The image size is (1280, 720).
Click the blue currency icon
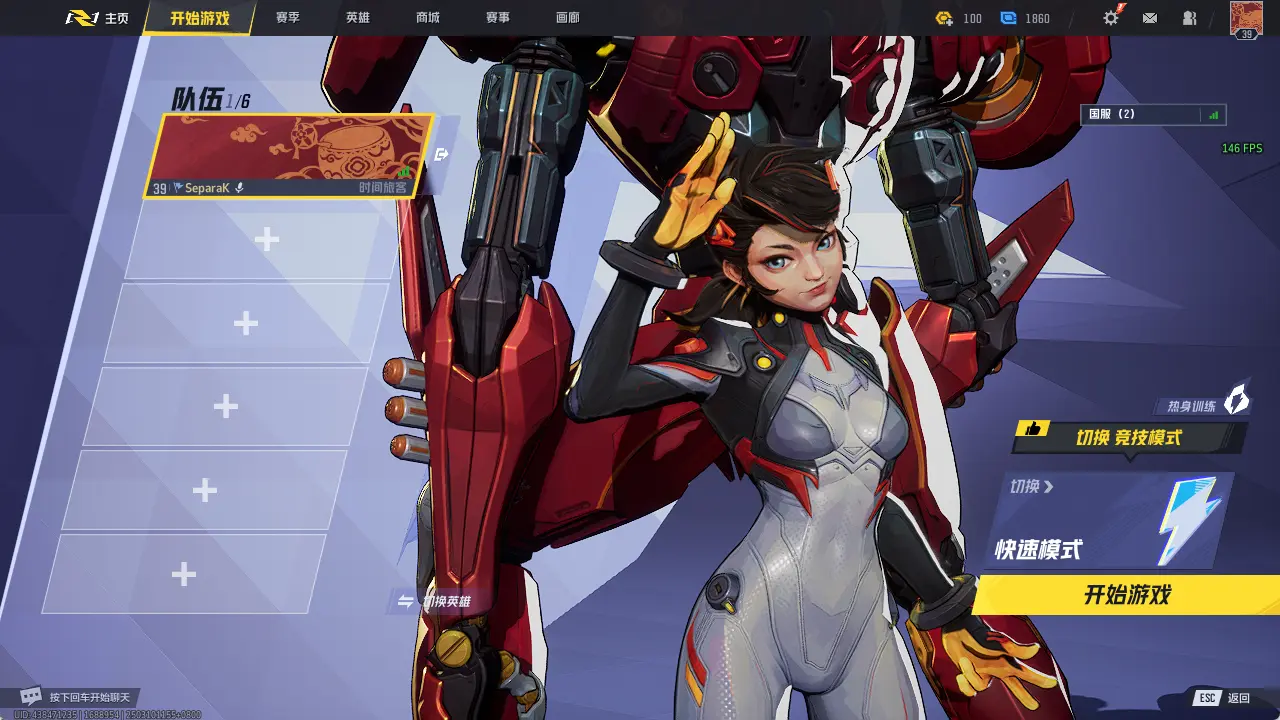1008,18
